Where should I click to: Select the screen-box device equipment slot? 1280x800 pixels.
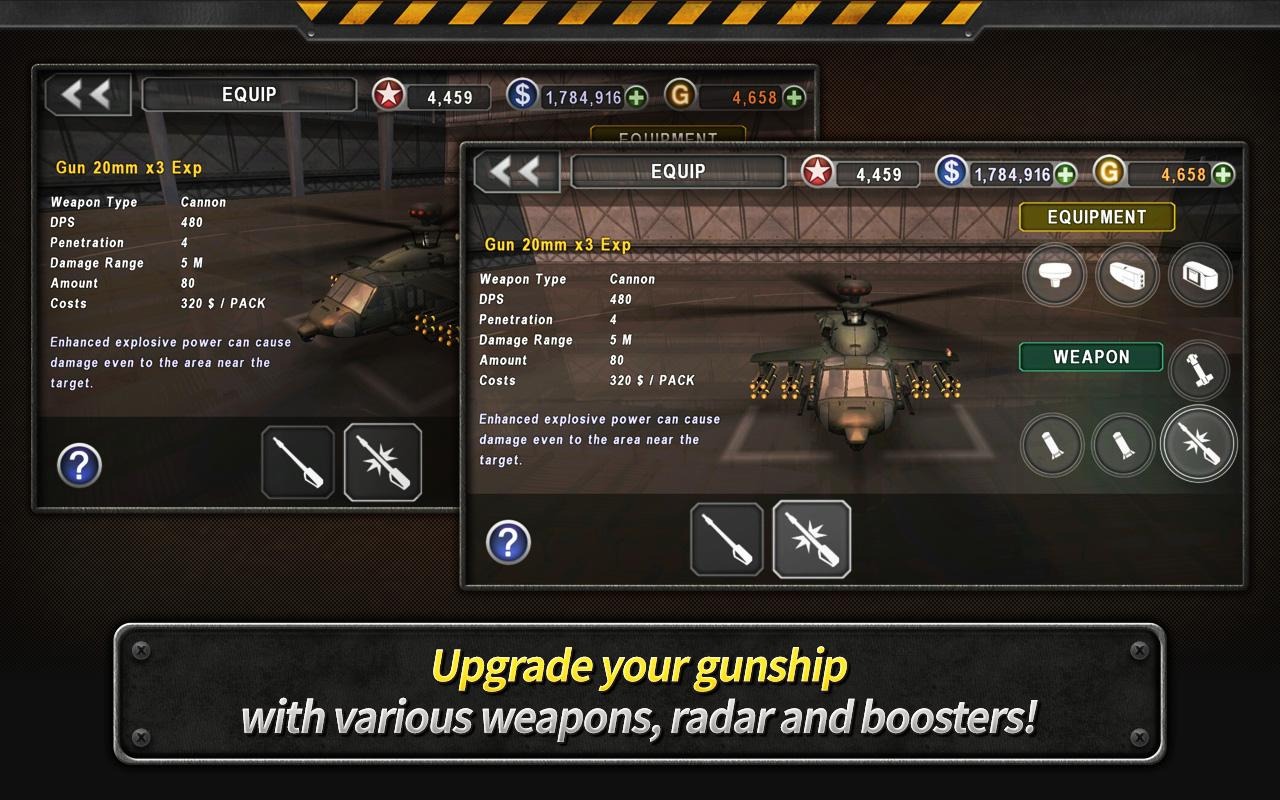[x=1200, y=274]
